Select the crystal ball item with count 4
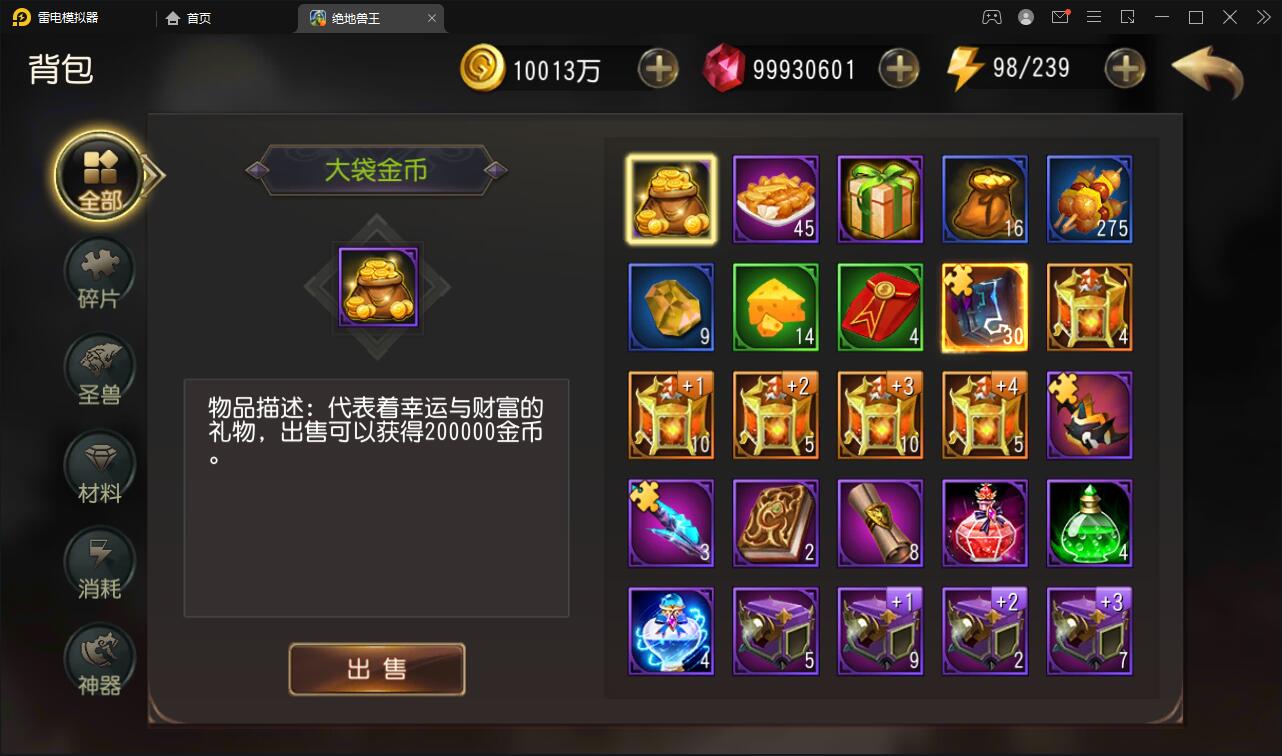This screenshot has height=756, width=1282. (x=671, y=630)
